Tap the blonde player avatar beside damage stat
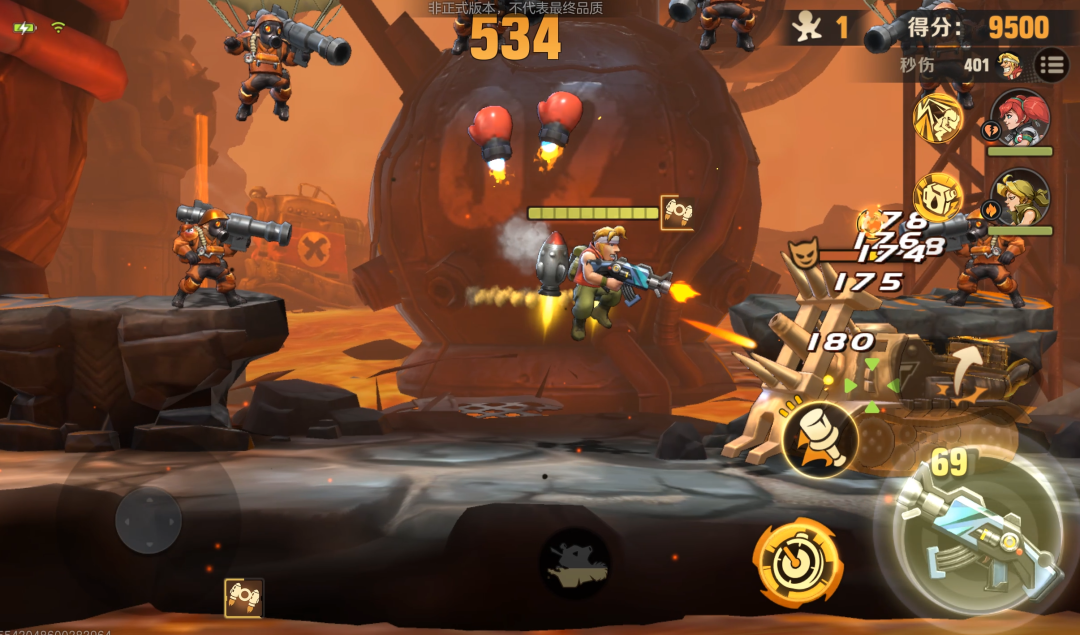This screenshot has height=635, width=1080. point(1010,66)
